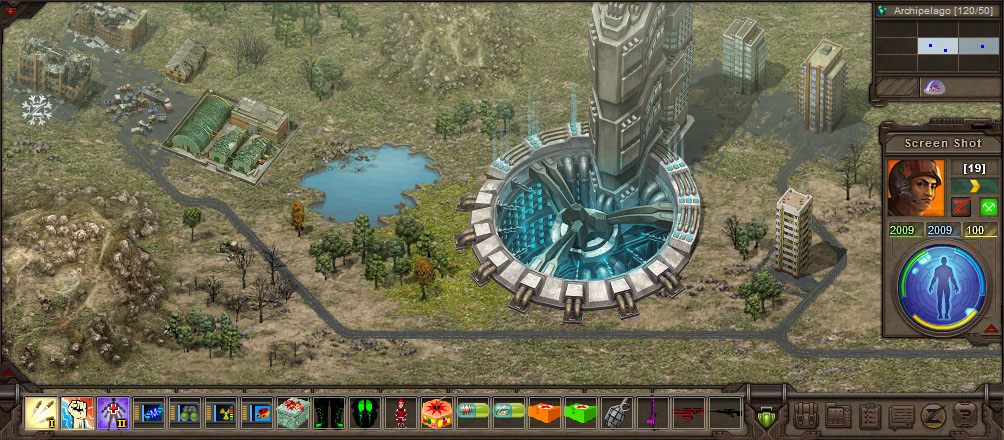Activate the raised fist ability
Screen dimensions: 1004x440
click(x=76, y=412)
